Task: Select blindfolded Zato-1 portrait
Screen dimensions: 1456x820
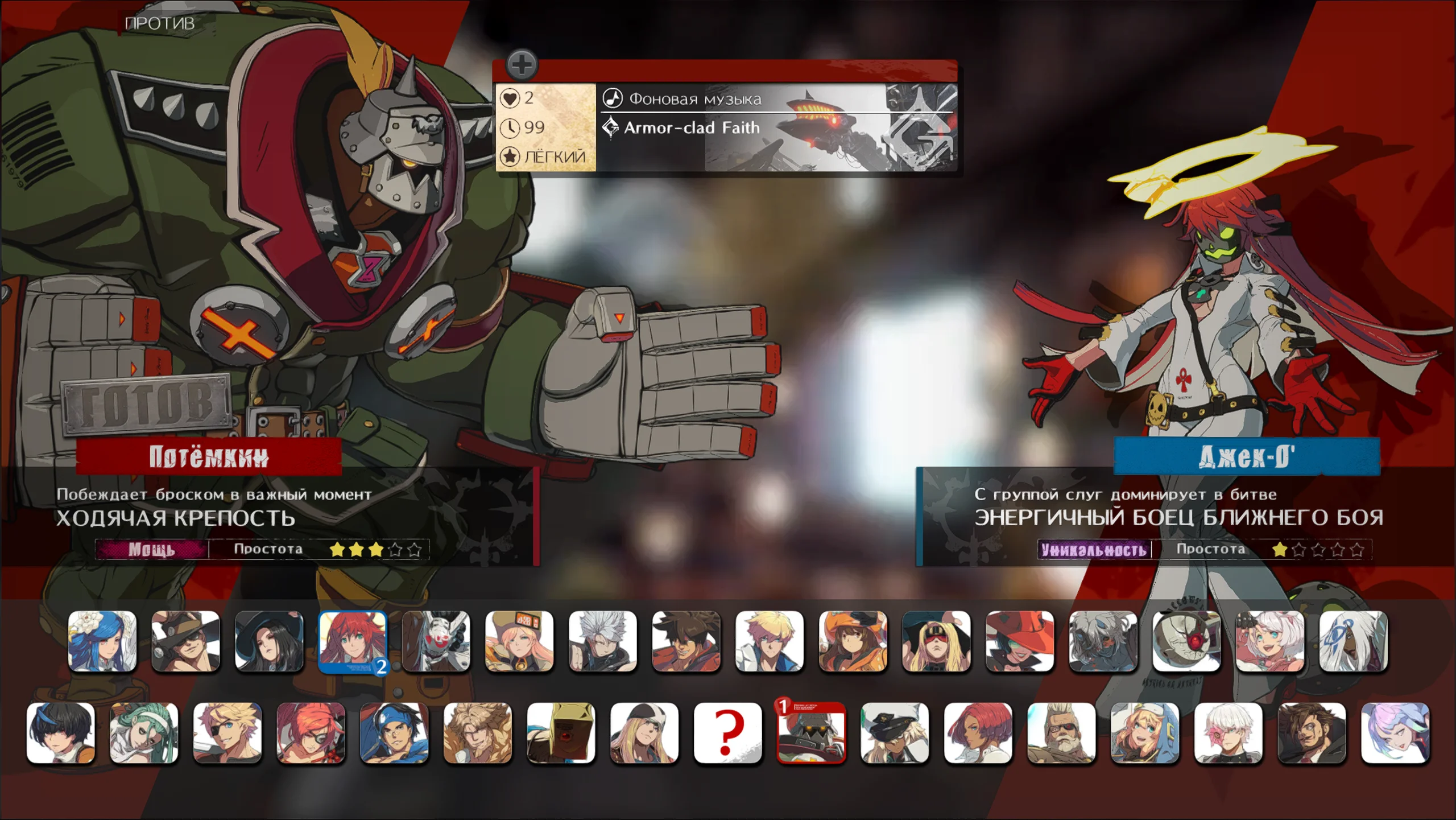Action: click(936, 641)
